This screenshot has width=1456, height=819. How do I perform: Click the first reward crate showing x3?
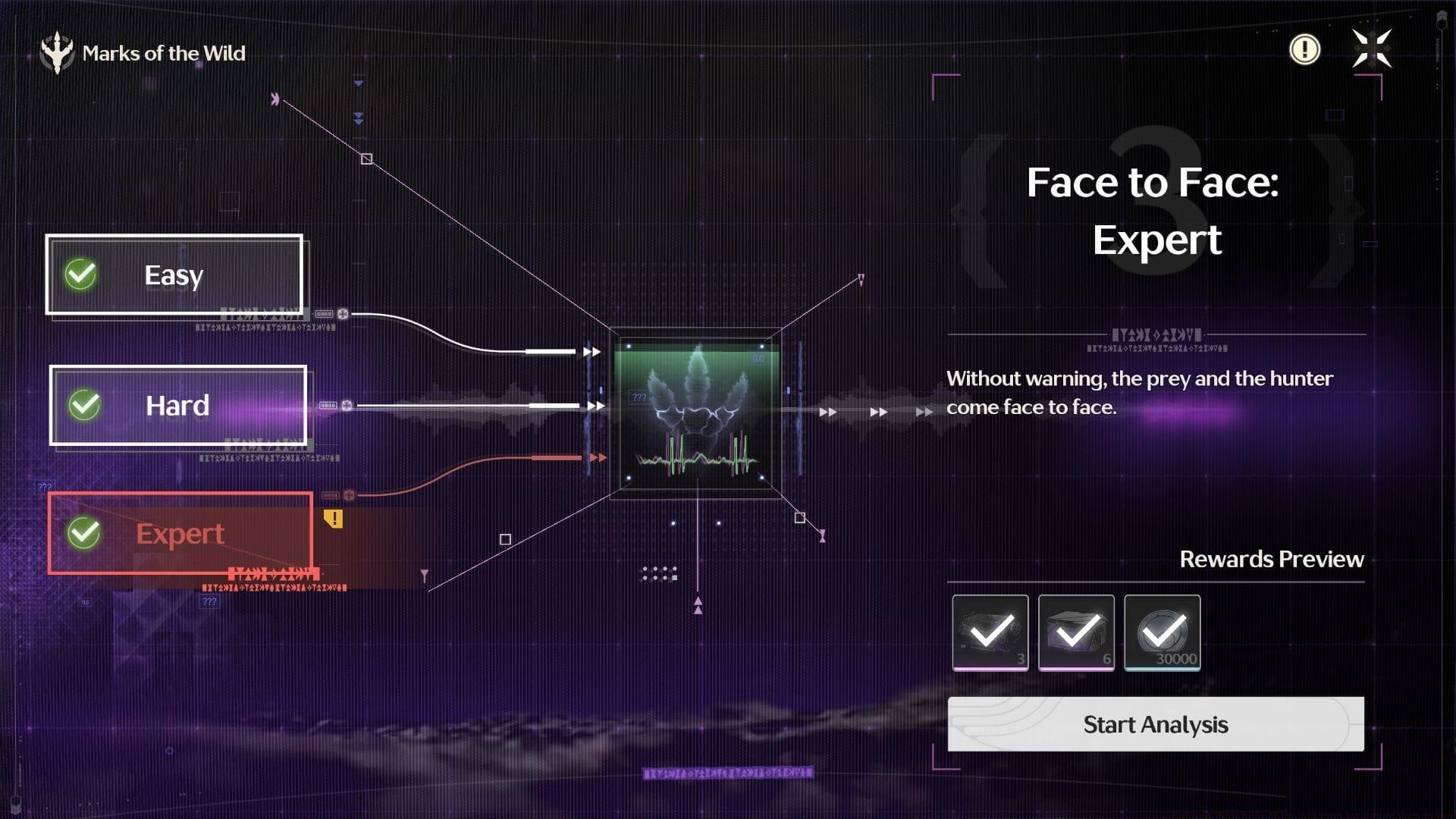click(x=990, y=633)
